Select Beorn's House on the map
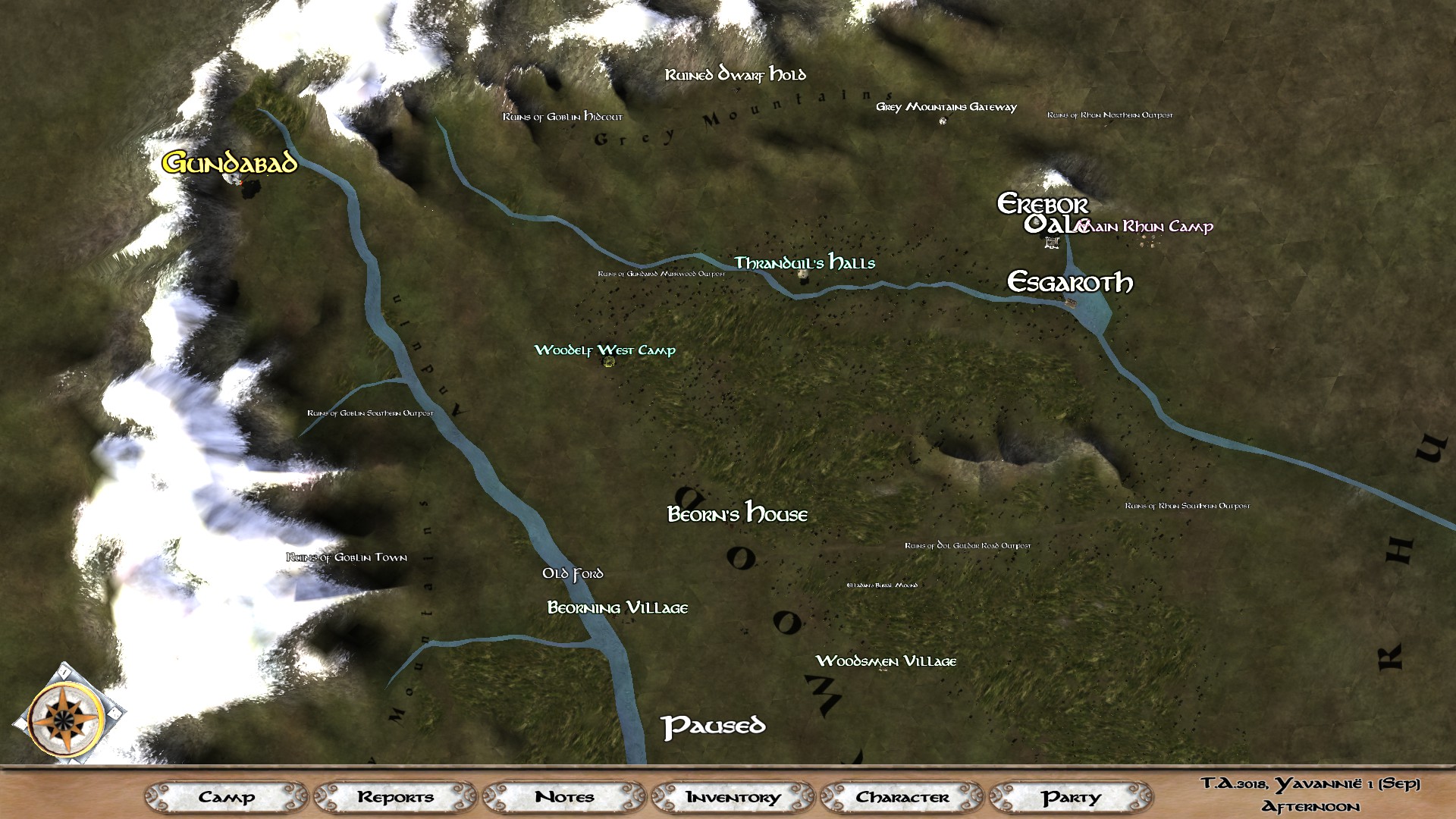1456x819 pixels. [x=737, y=514]
